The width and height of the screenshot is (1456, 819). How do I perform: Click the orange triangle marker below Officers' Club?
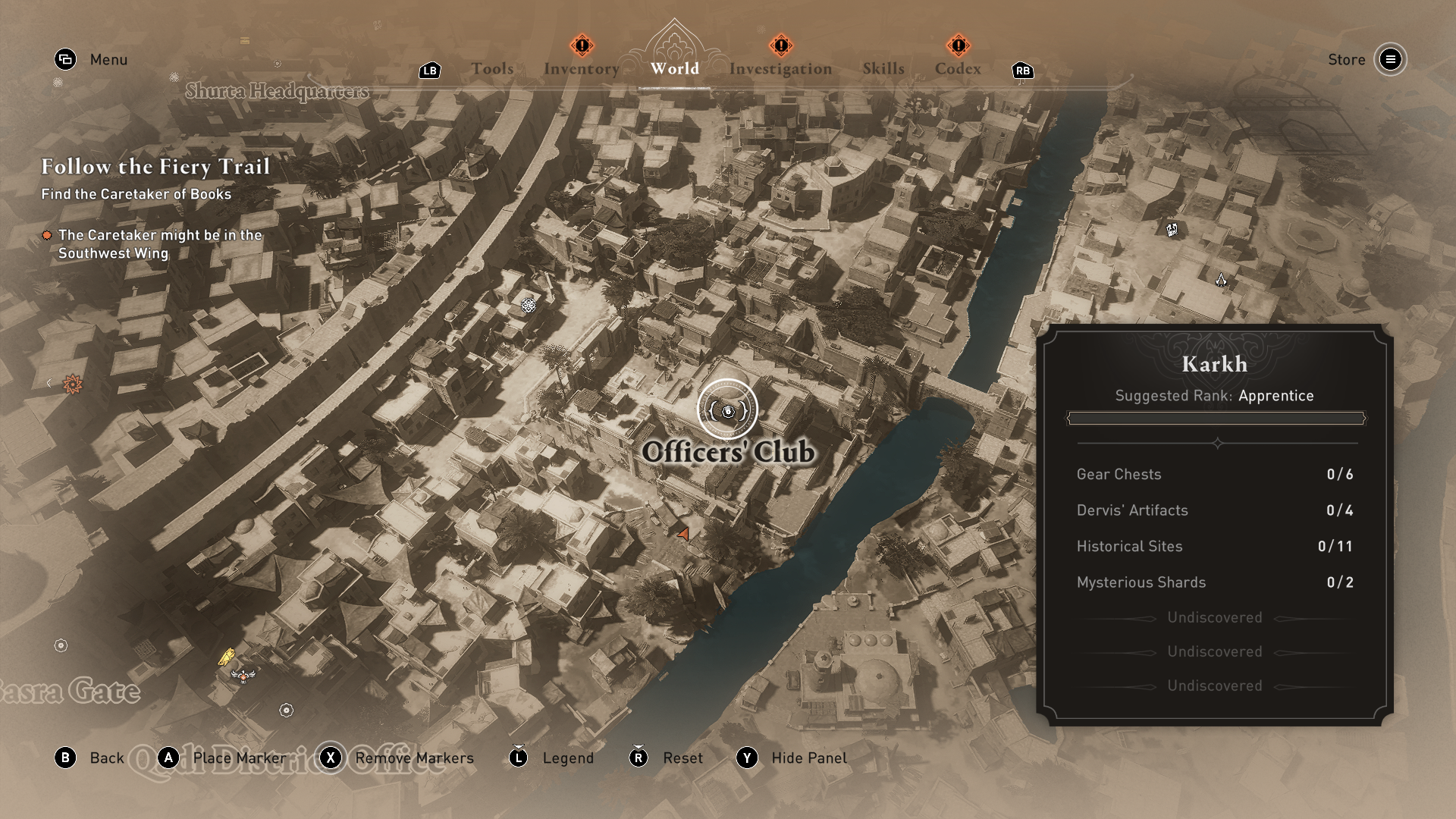[x=682, y=533]
